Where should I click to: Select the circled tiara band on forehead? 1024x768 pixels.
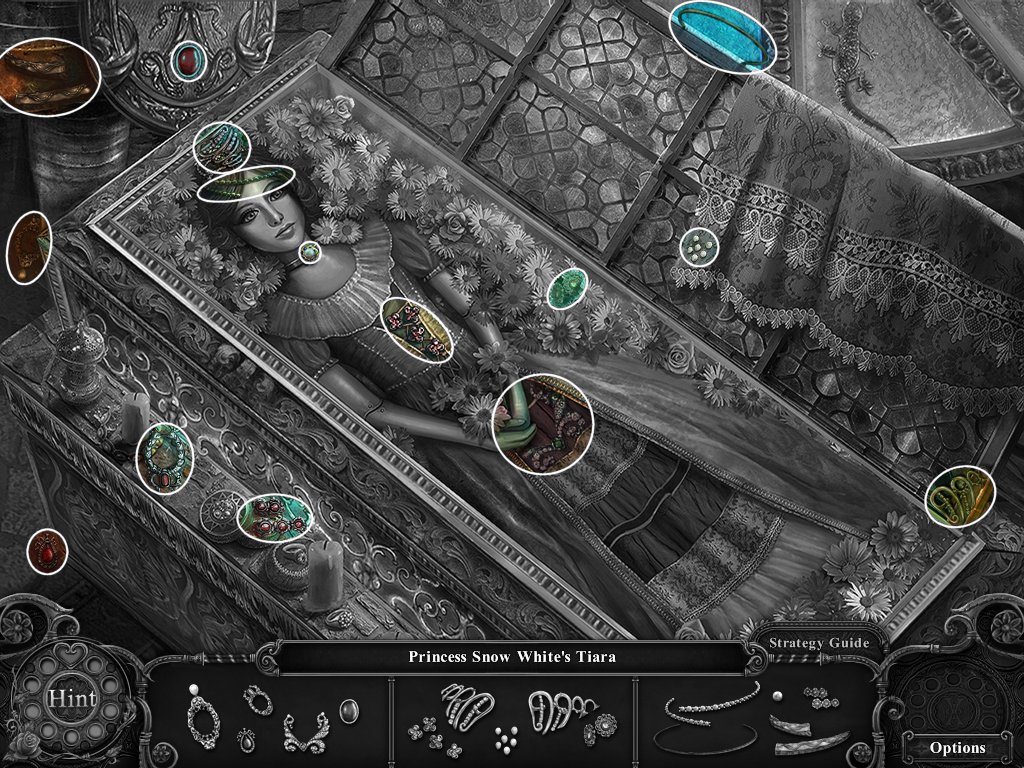246,183
